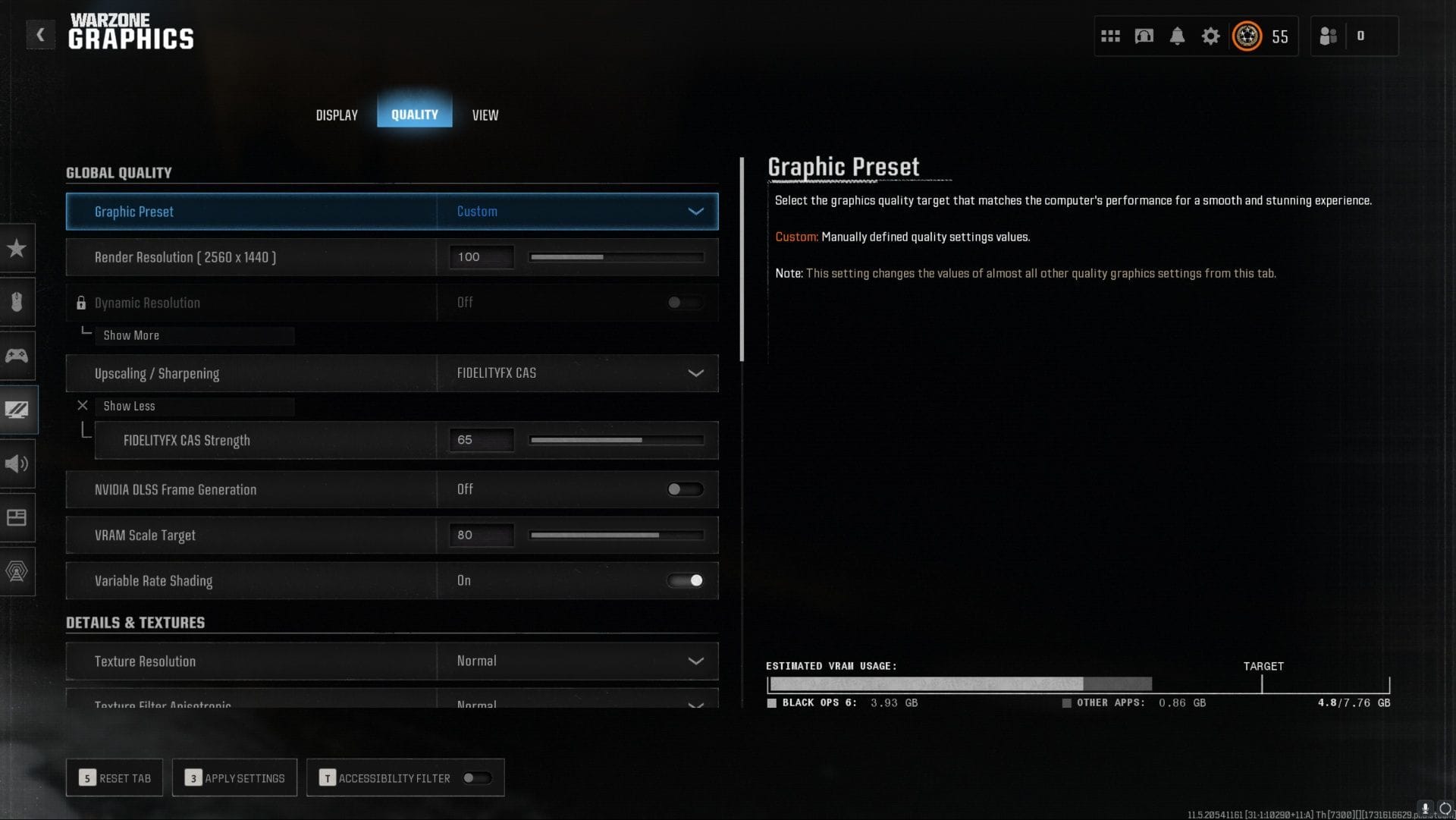Open audio settings via speaker icon
1456x820 pixels.
(x=16, y=463)
